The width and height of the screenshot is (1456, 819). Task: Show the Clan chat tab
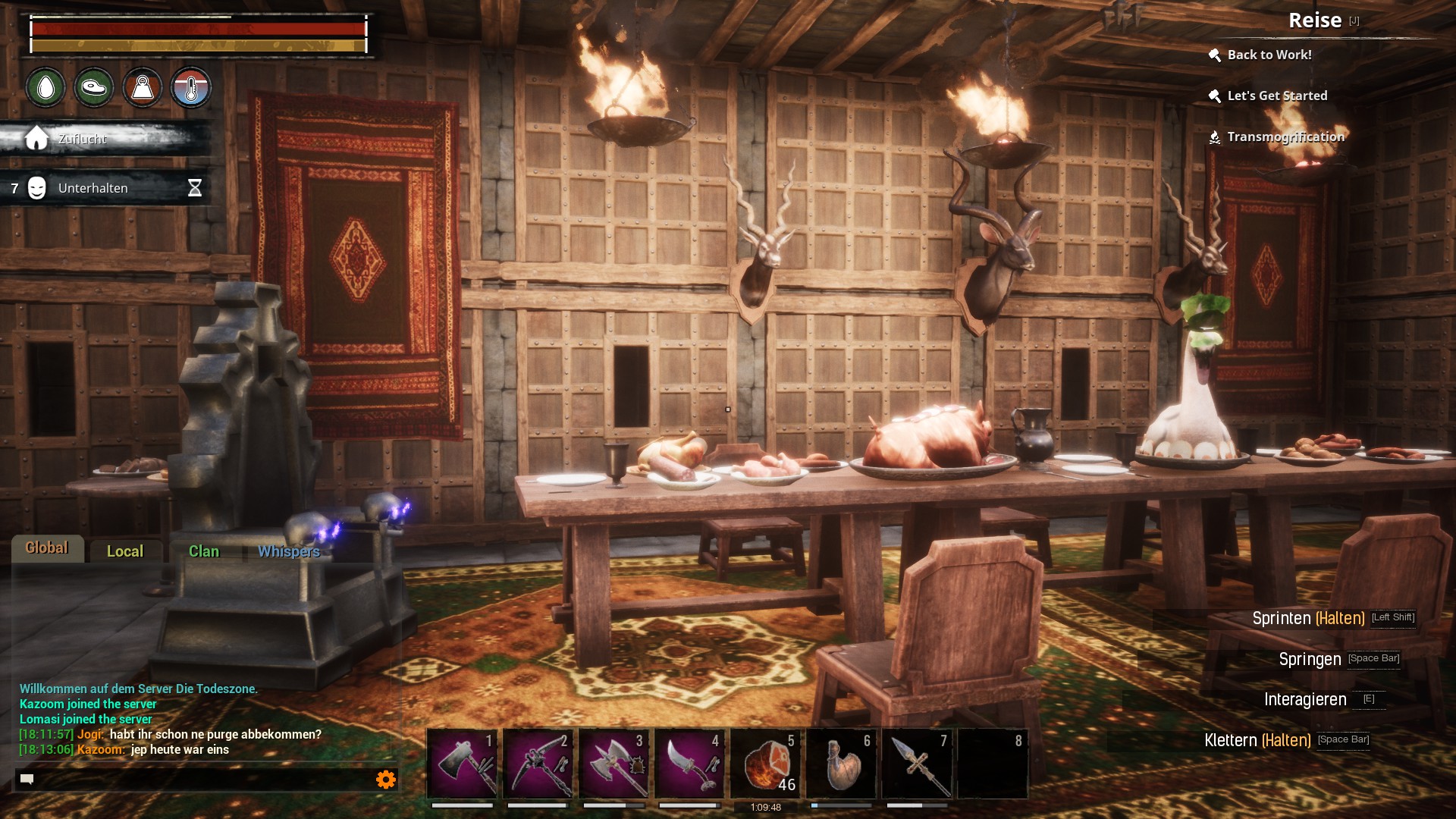click(204, 551)
